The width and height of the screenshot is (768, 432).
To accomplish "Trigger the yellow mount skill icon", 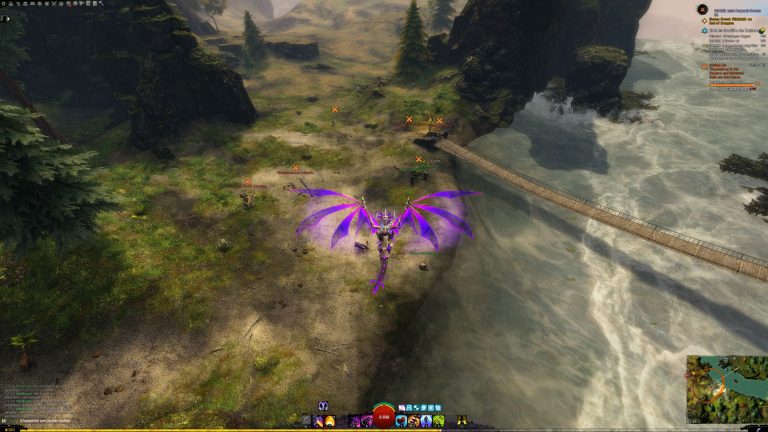I will [x=462, y=421].
